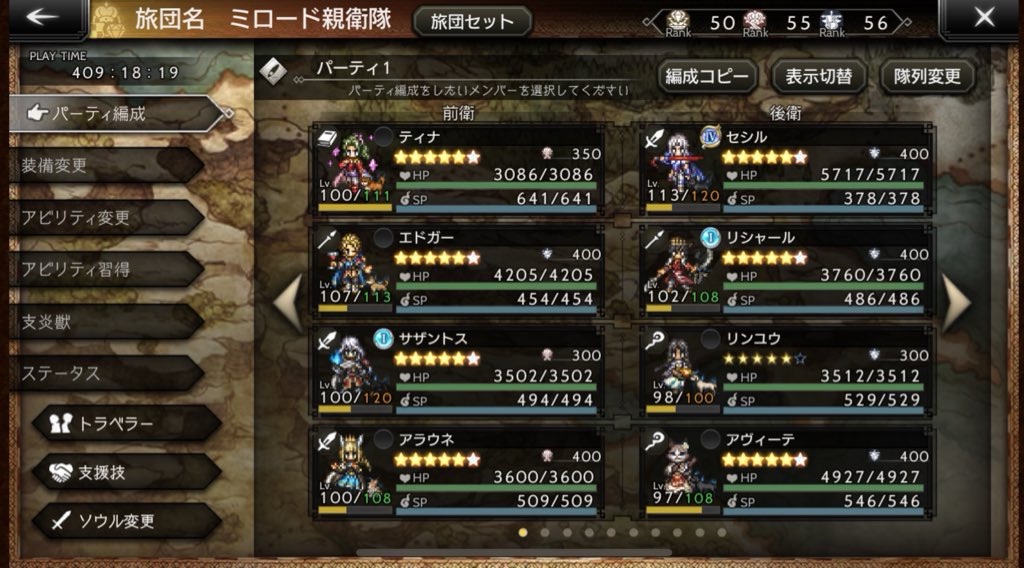Open the 装備変更 menu
1024x568 pixels.
pos(100,165)
